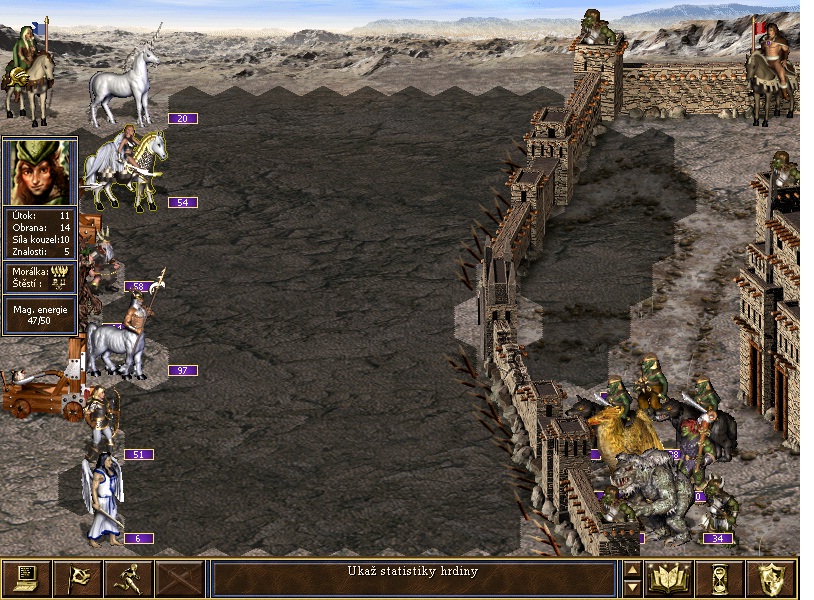Select the winged stack of 6

tap(102, 500)
